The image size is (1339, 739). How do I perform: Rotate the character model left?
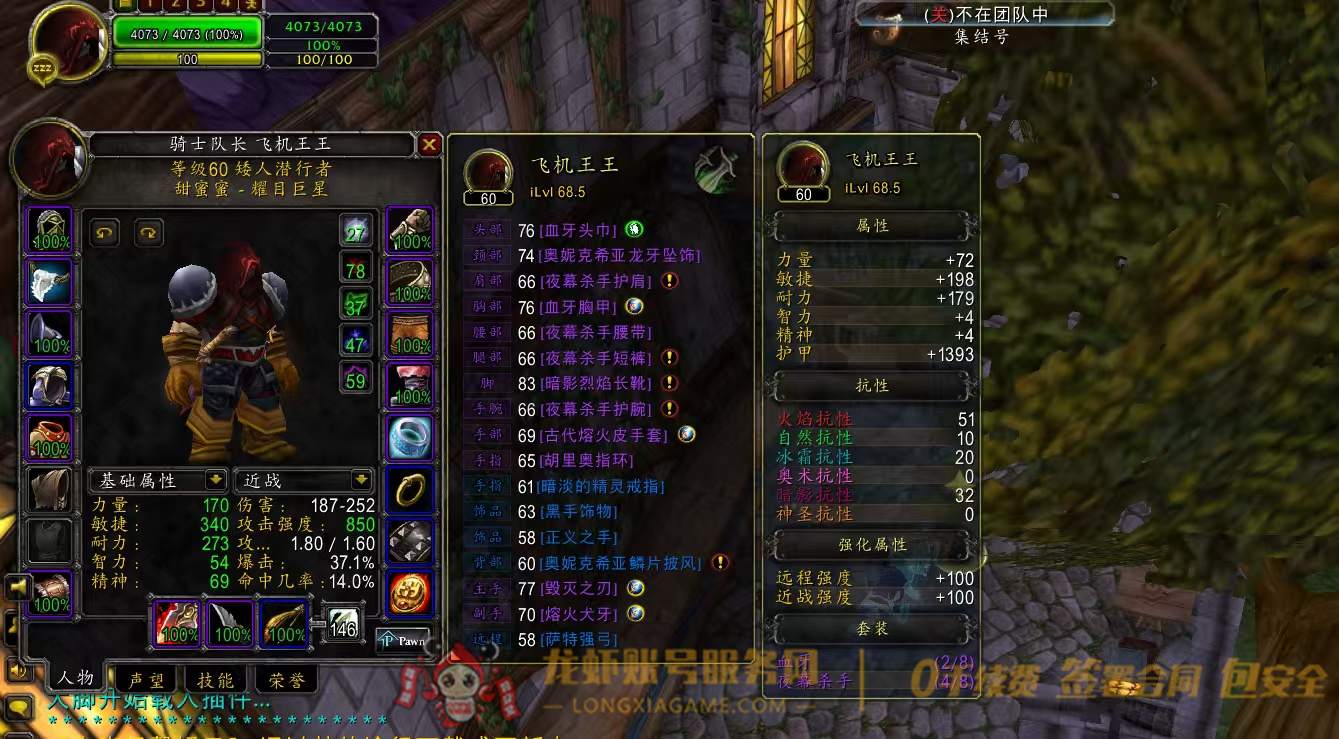(104, 233)
